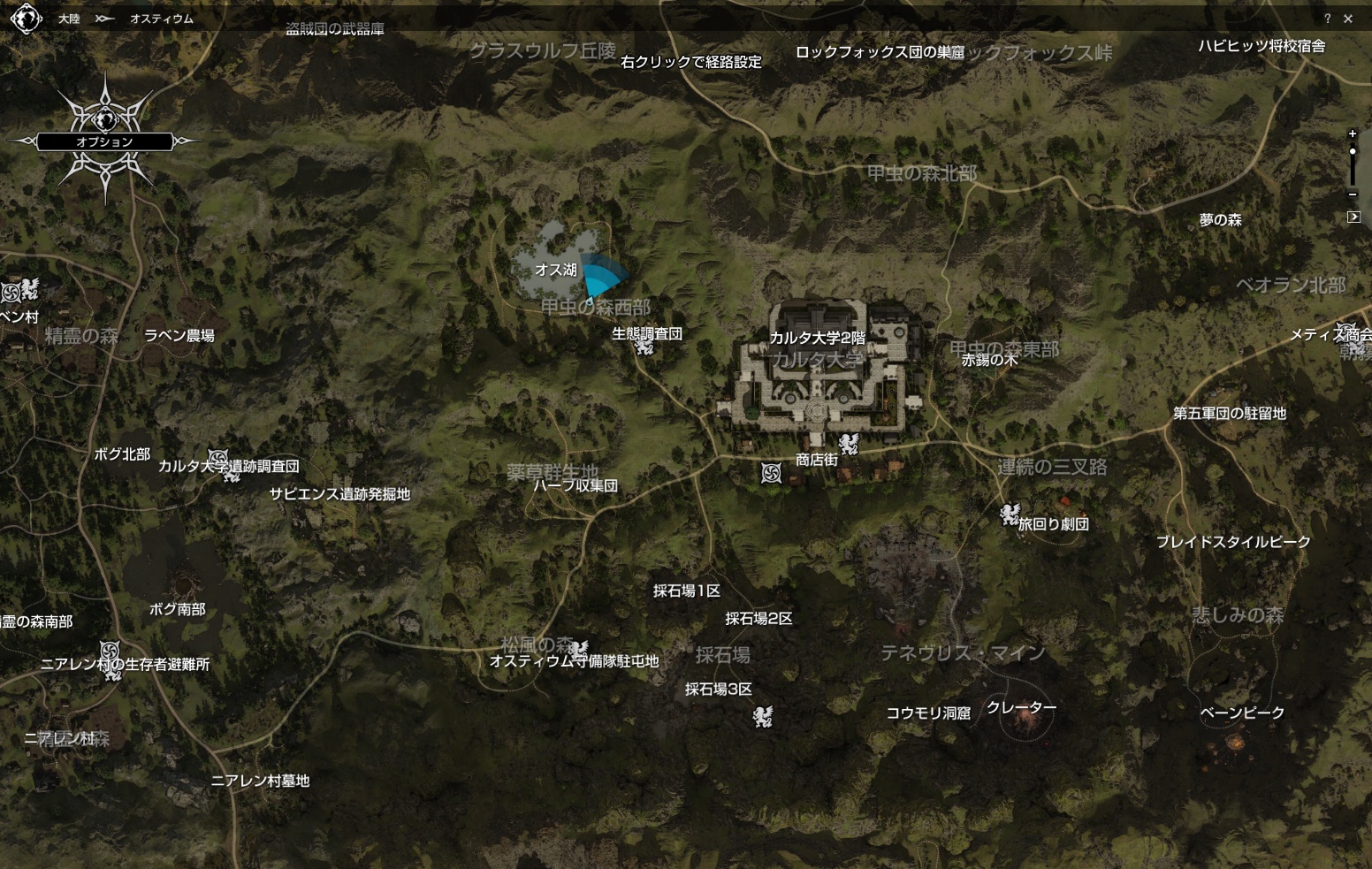Click the map zoom-out minus button
The height and width of the screenshot is (869, 1372).
click(1353, 194)
